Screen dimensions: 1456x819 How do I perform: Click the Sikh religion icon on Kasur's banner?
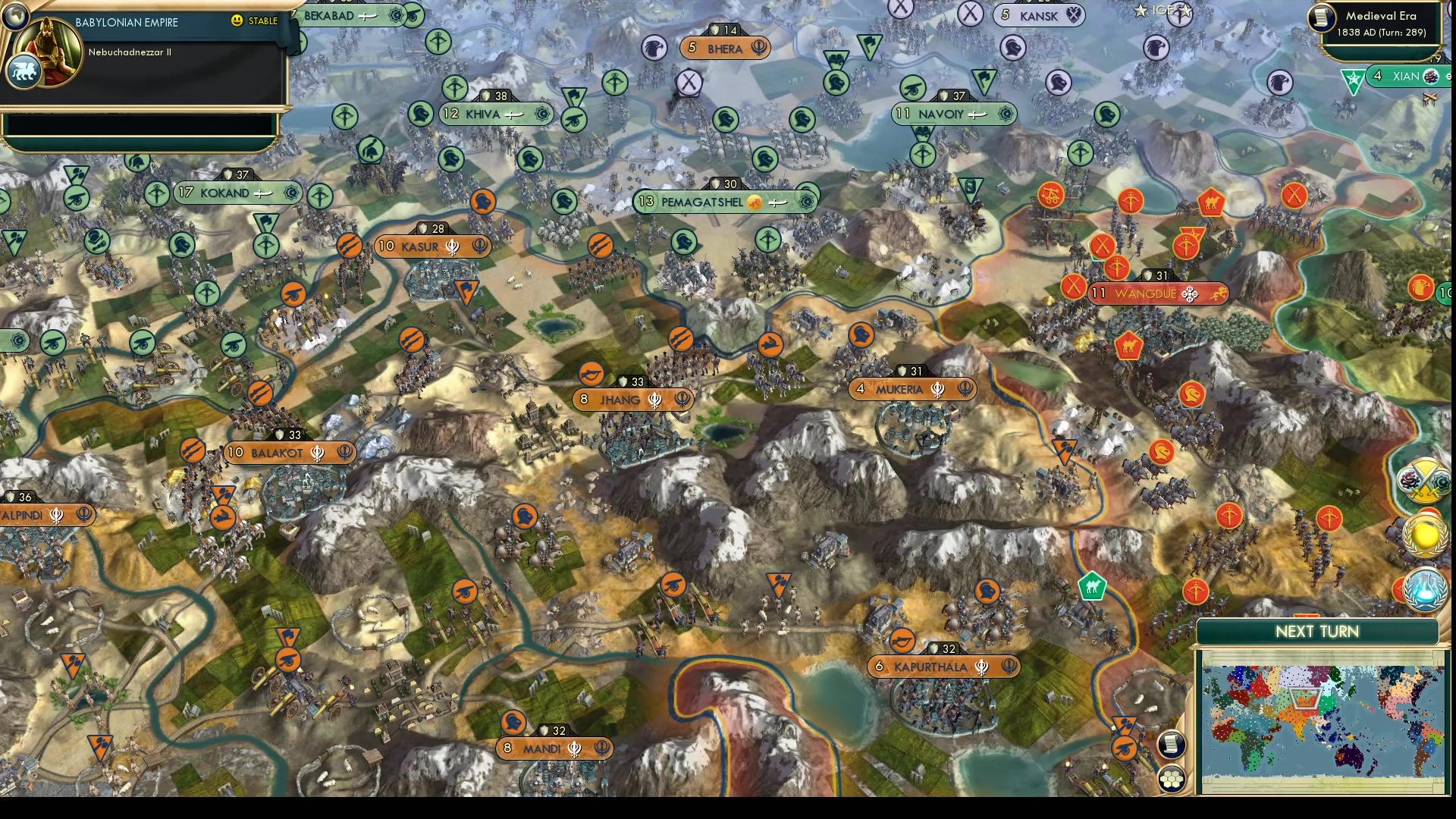pos(453,246)
